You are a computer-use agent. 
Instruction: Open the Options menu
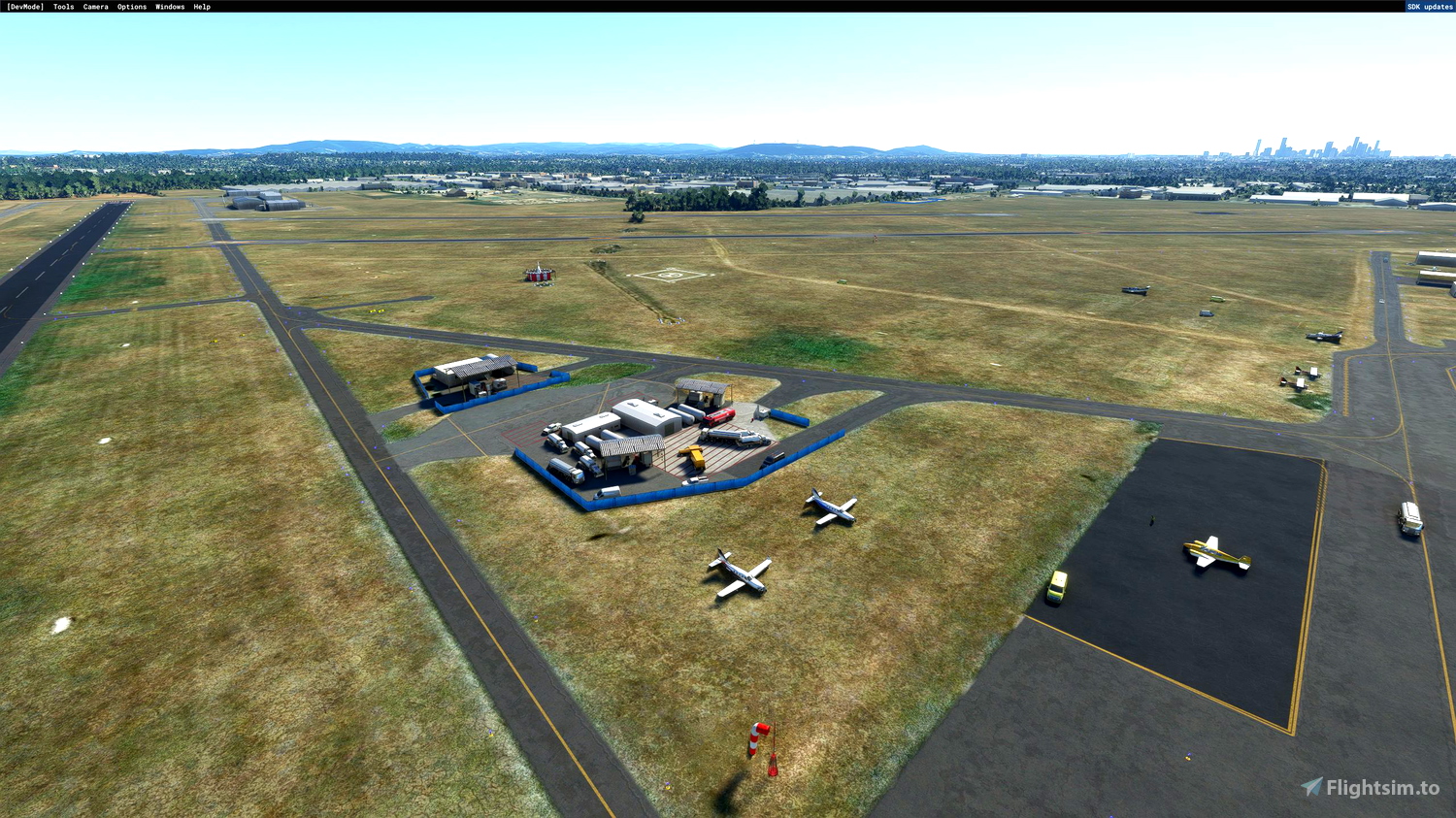click(x=130, y=6)
